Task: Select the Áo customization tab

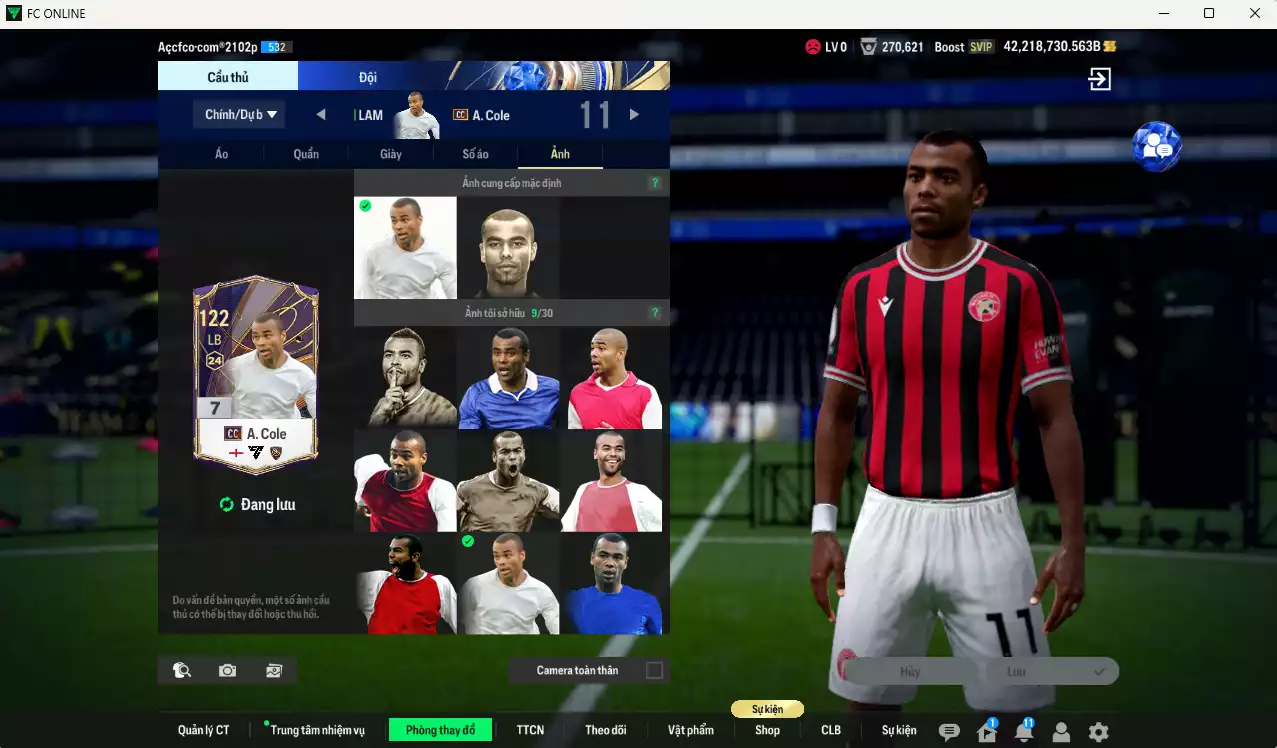Action: pyautogui.click(x=222, y=154)
